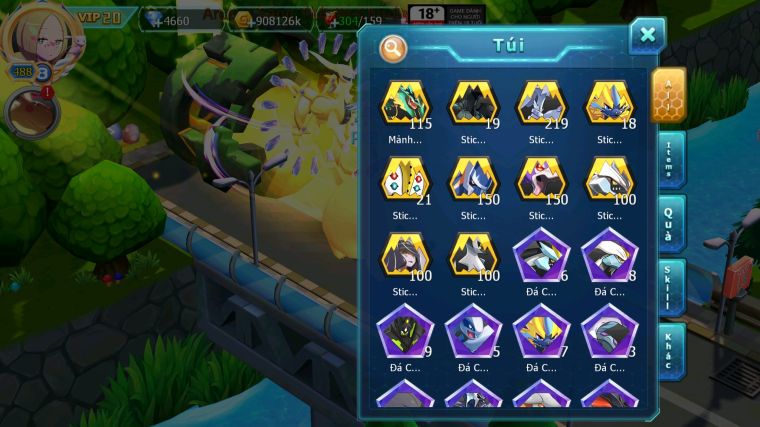The width and height of the screenshot is (760, 427).
Task: Open the bag search magnifier
Action: [393, 47]
